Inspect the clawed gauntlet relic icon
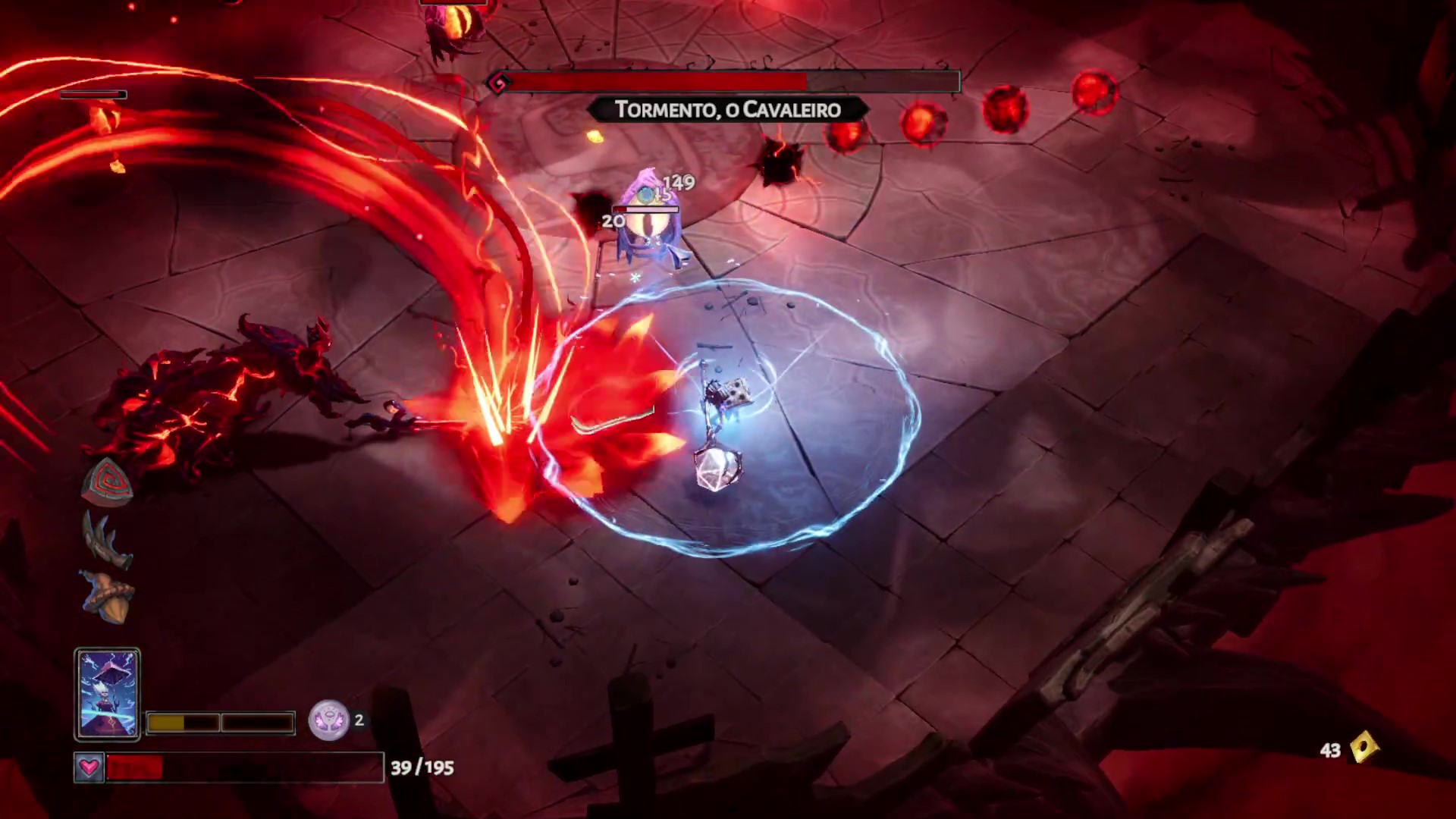 click(107, 539)
